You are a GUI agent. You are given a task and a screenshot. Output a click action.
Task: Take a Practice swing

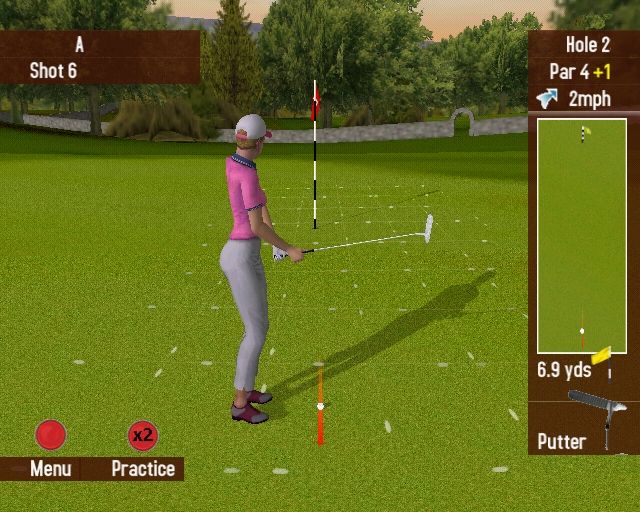143,436
